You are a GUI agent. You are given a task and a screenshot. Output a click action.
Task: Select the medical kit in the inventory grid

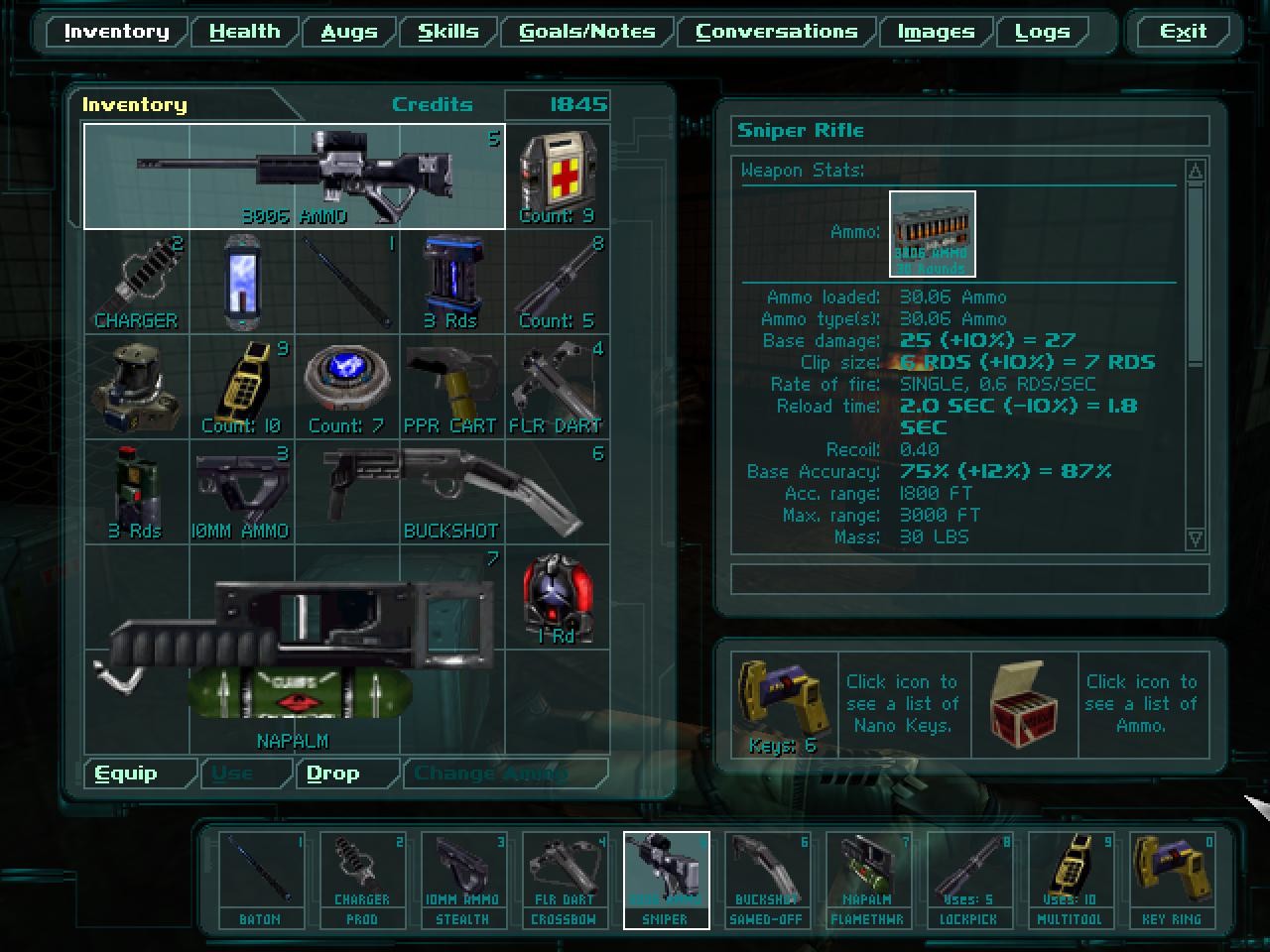point(557,175)
